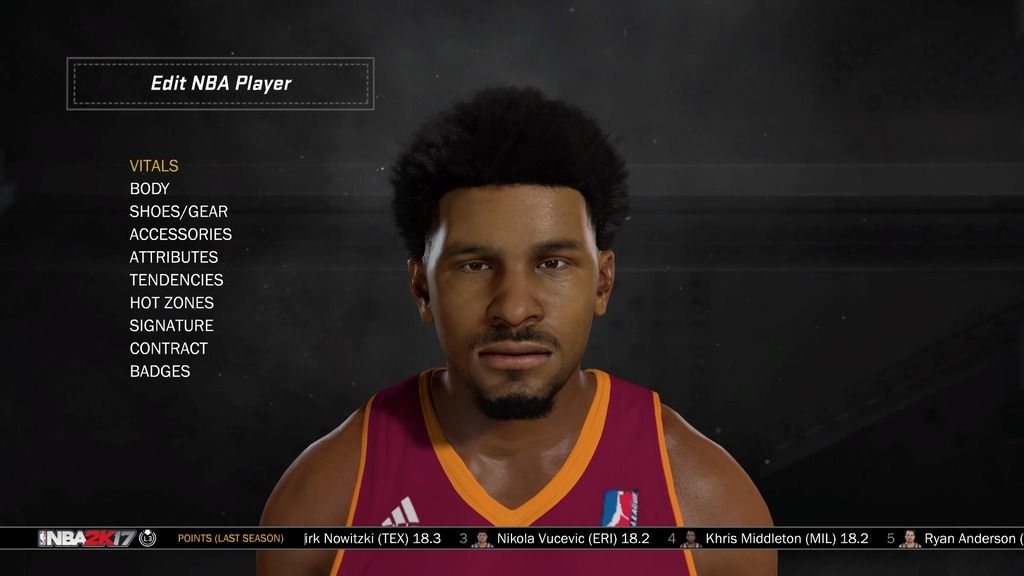The width and height of the screenshot is (1024, 576).
Task: Open the ACCESSORIES section
Action: tap(180, 235)
